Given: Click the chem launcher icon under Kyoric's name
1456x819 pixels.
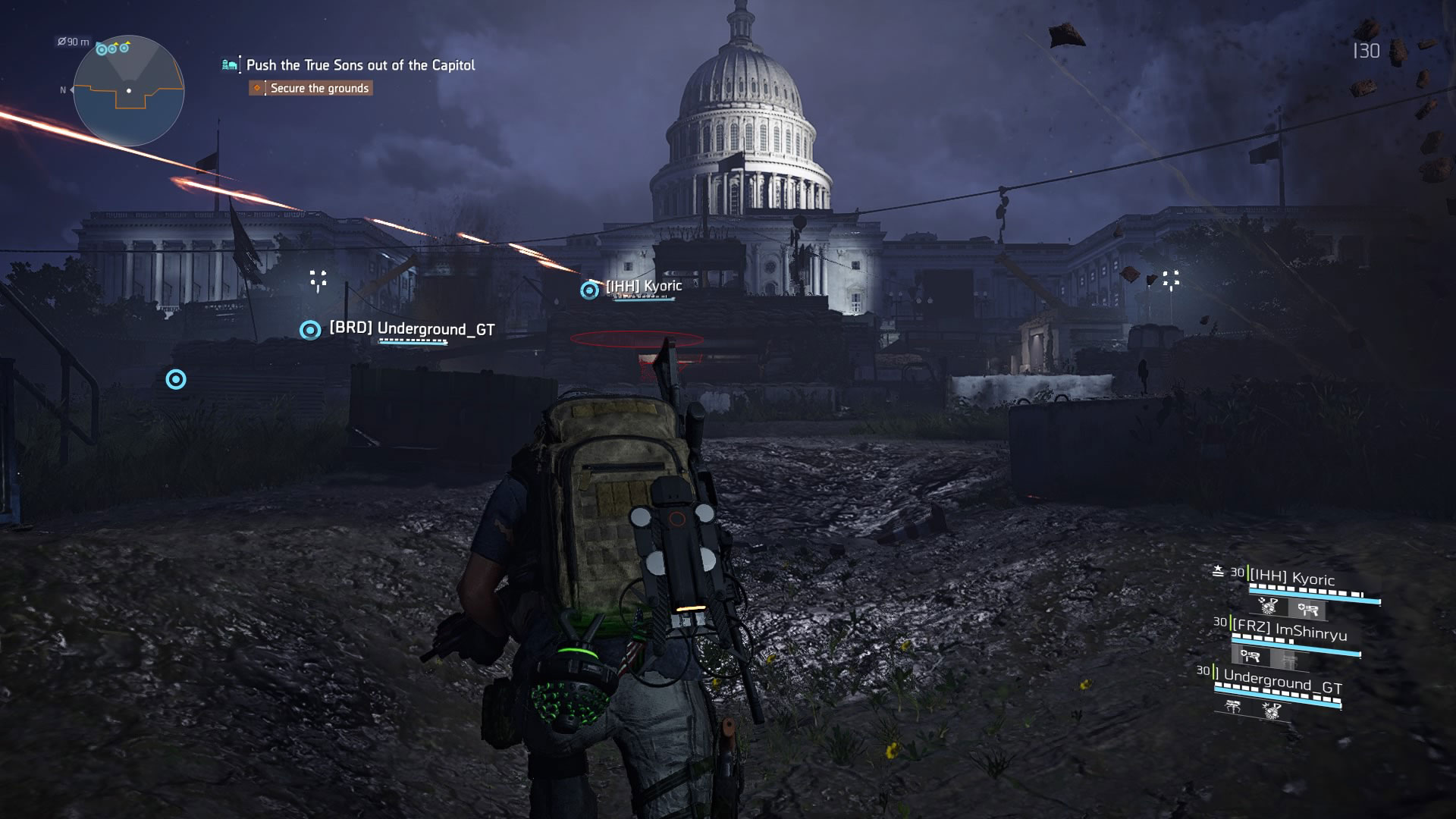Looking at the screenshot, I should coord(1310,610).
